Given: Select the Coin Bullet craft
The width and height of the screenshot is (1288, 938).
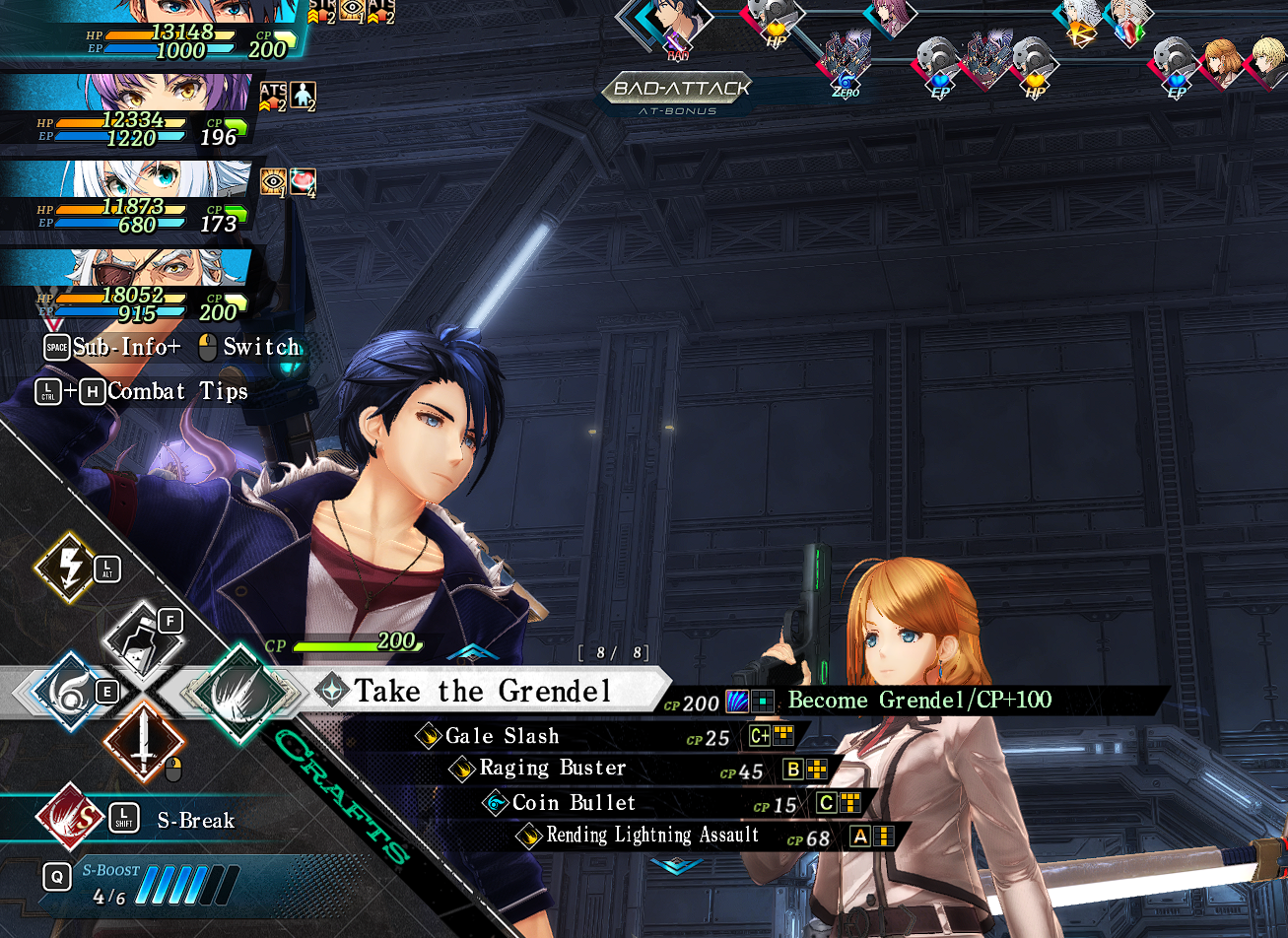Looking at the screenshot, I should 574,803.
